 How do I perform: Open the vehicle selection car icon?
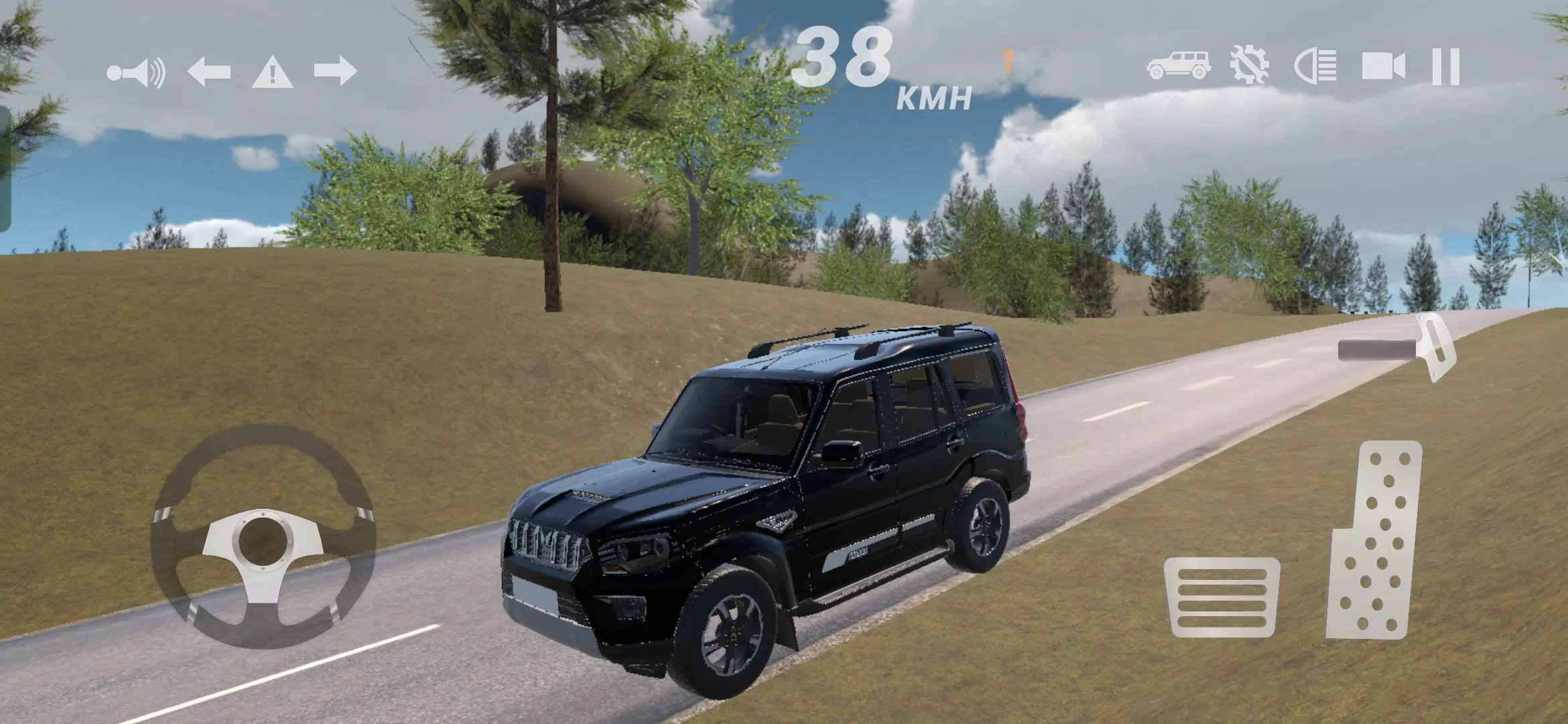[1179, 66]
